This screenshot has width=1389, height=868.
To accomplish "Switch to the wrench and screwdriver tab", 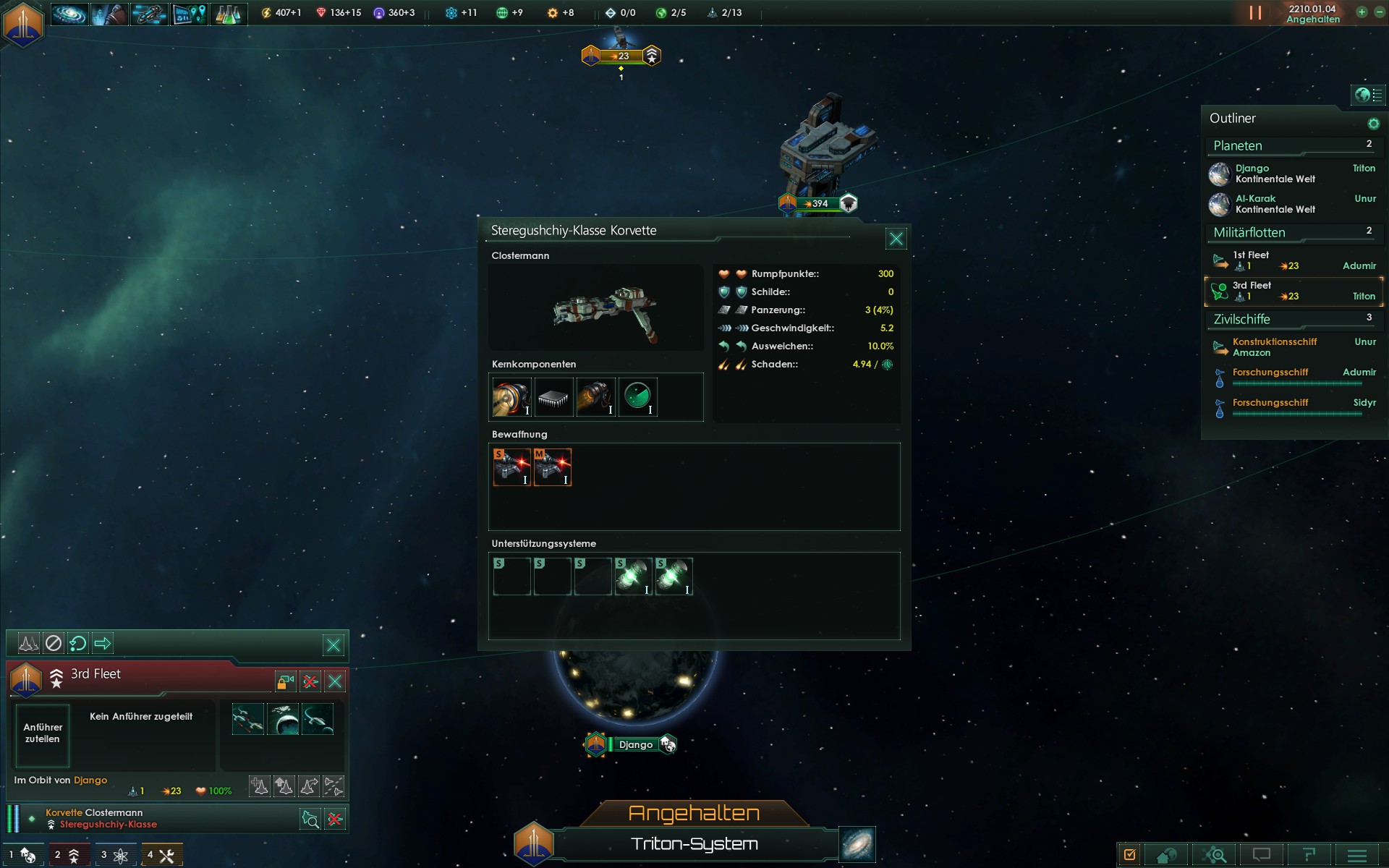I will click(161, 855).
